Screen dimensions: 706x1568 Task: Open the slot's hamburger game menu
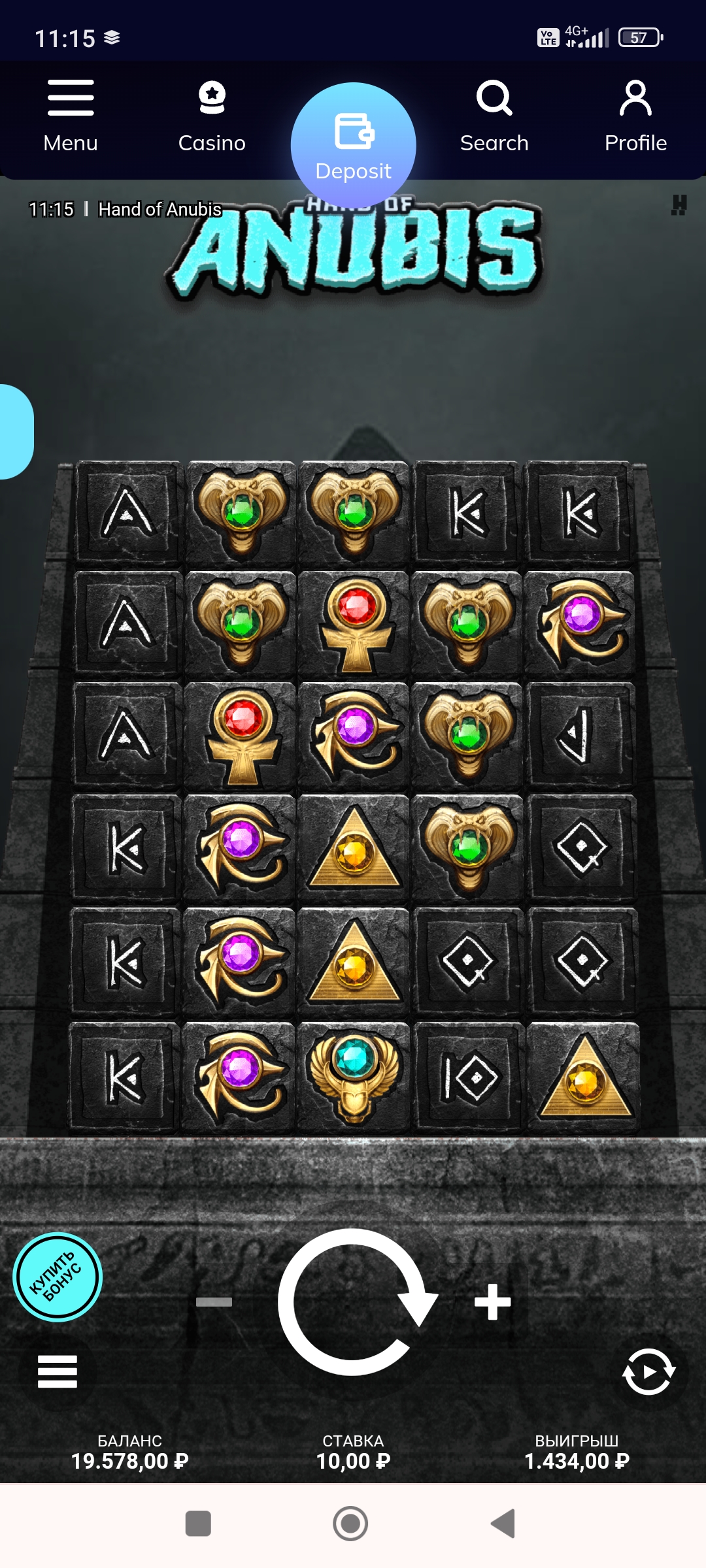pos(58,1371)
